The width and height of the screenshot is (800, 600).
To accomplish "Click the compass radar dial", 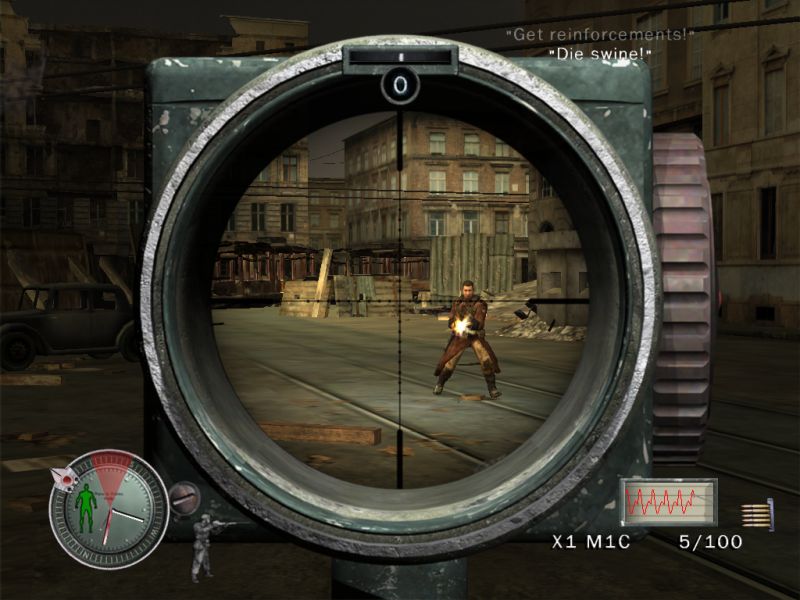I will point(109,510).
